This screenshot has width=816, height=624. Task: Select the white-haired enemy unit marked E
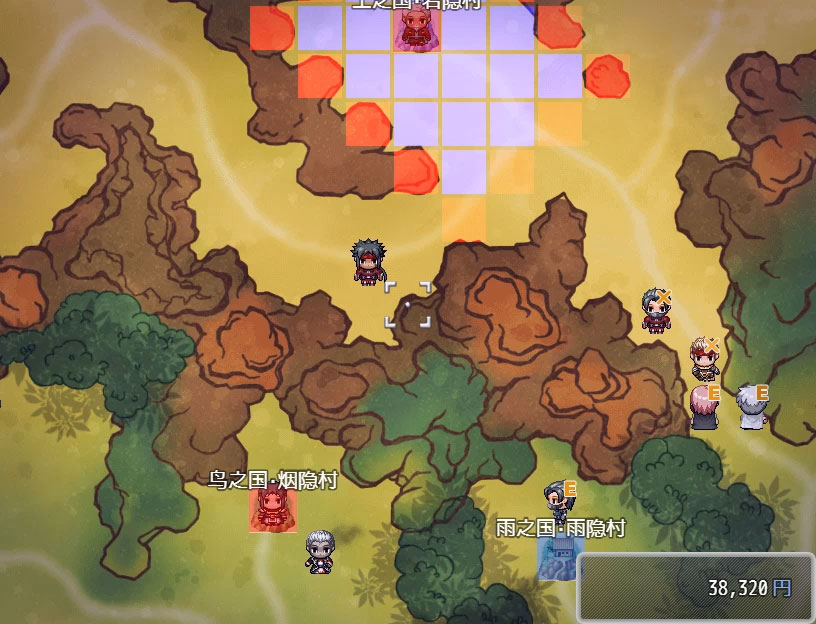(752, 407)
